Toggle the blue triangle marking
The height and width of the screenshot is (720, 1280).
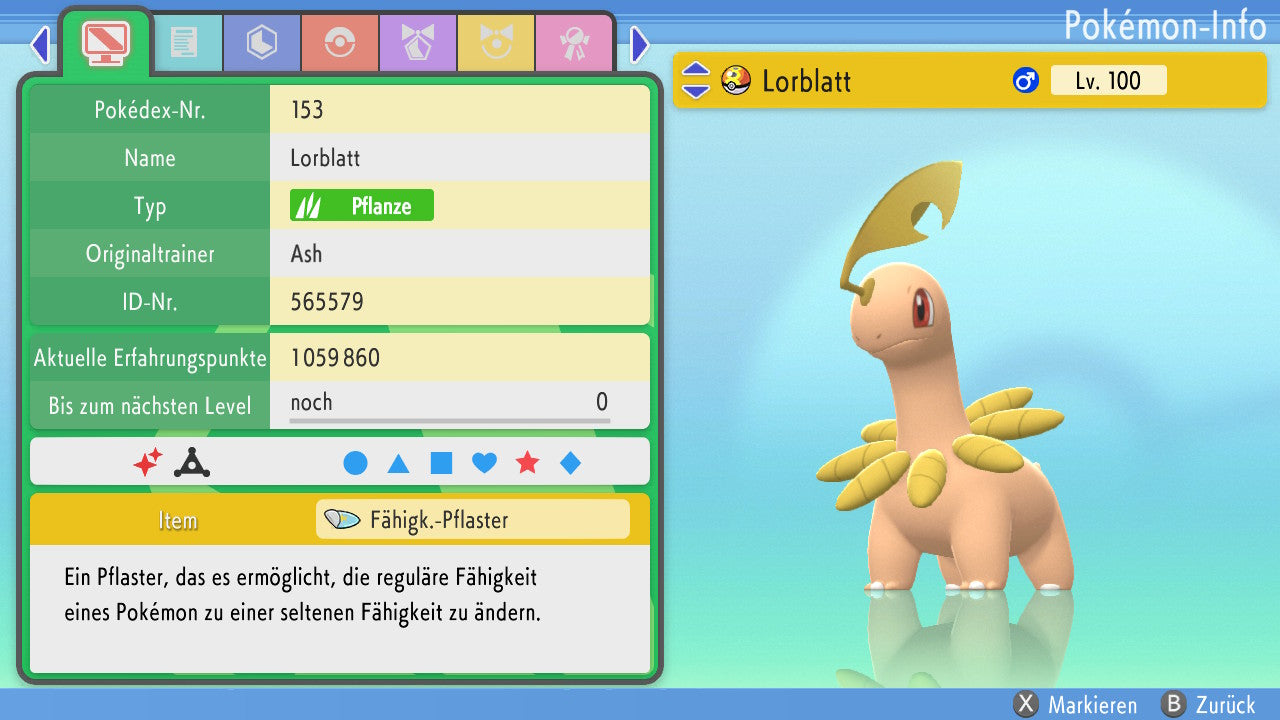coord(398,463)
